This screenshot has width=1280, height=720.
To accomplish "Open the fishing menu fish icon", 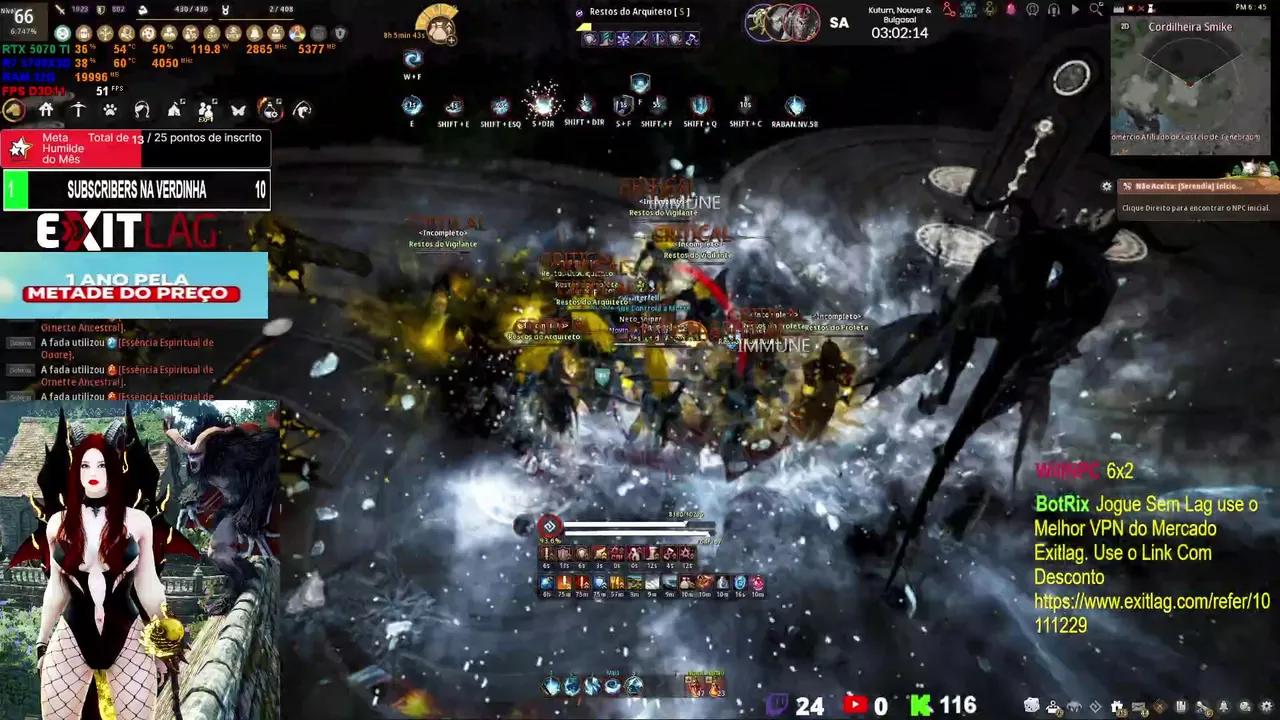I will pos(300,110).
